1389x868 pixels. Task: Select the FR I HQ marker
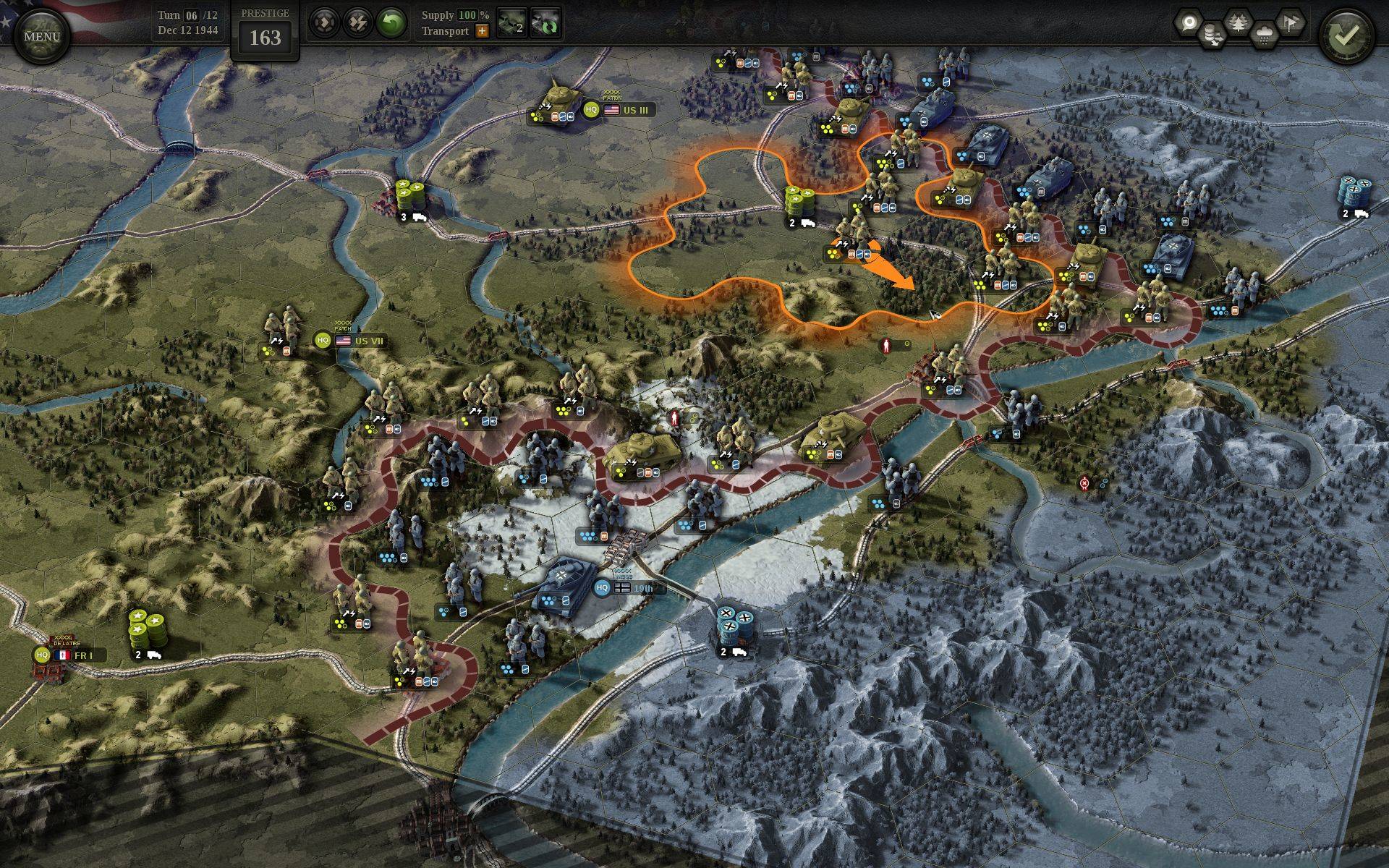42,655
